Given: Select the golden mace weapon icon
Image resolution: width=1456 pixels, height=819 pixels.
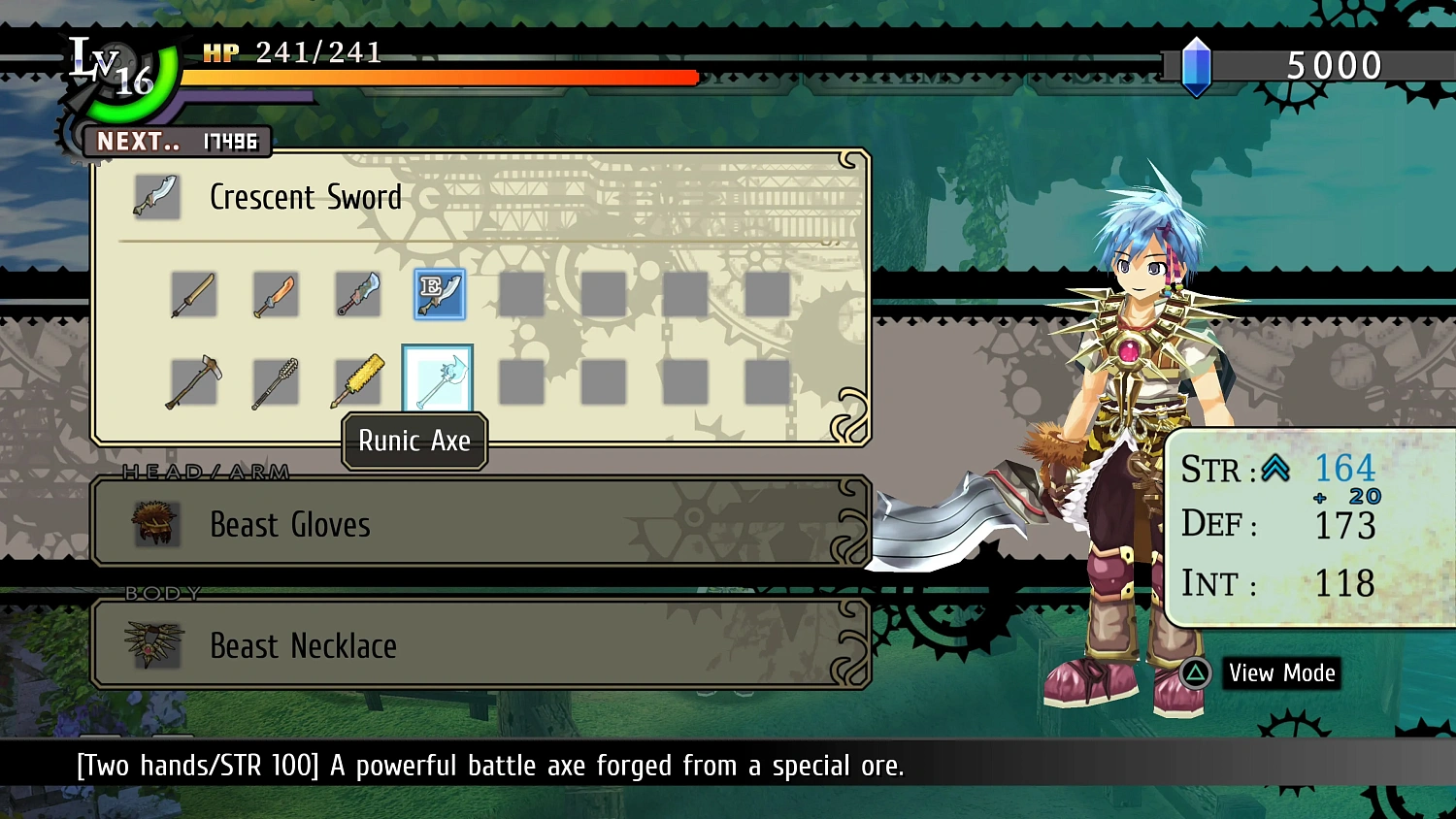Looking at the screenshot, I should pyautogui.click(x=357, y=380).
